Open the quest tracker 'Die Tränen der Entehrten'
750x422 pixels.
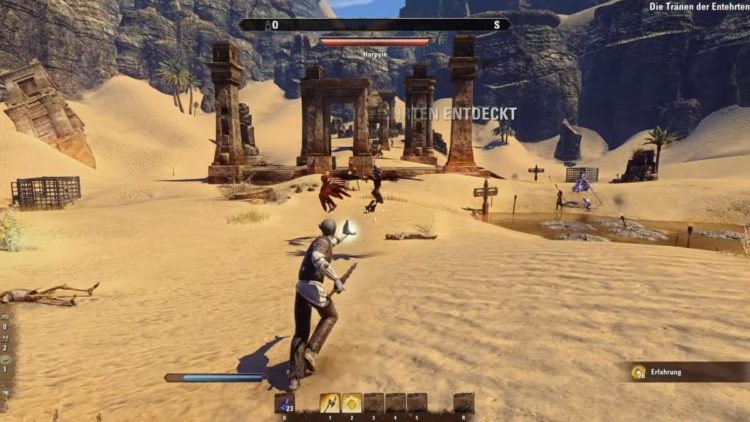click(698, 7)
